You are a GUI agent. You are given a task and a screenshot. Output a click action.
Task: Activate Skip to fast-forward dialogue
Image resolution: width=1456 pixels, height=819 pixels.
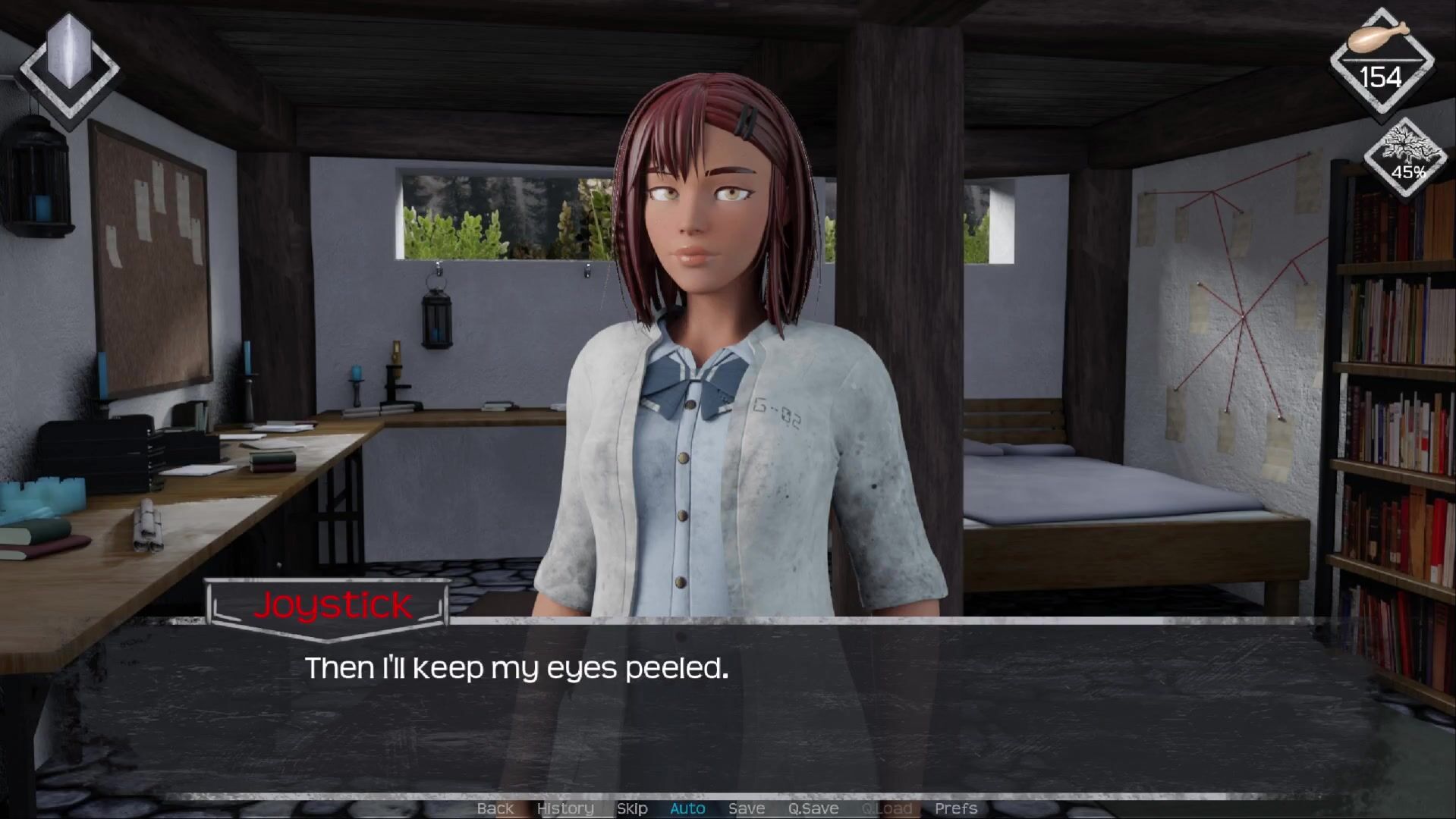[632, 808]
